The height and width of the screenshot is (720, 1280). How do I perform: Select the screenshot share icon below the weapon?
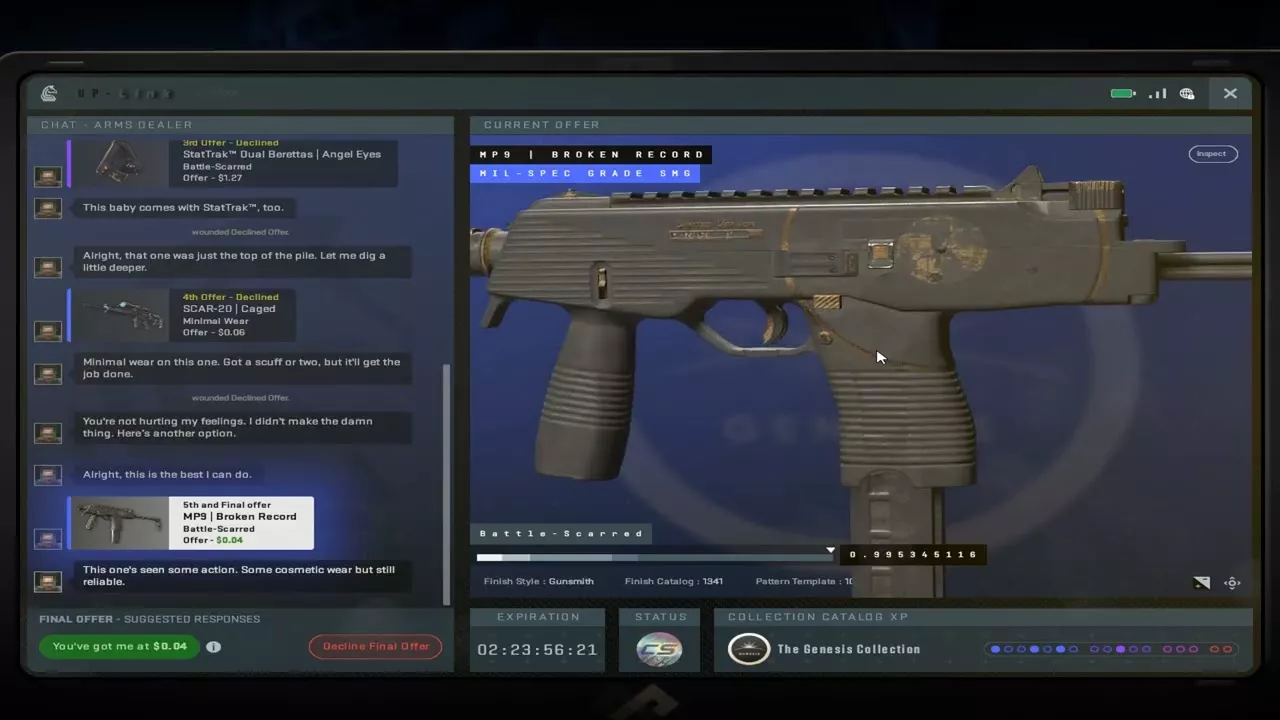[1201, 582]
